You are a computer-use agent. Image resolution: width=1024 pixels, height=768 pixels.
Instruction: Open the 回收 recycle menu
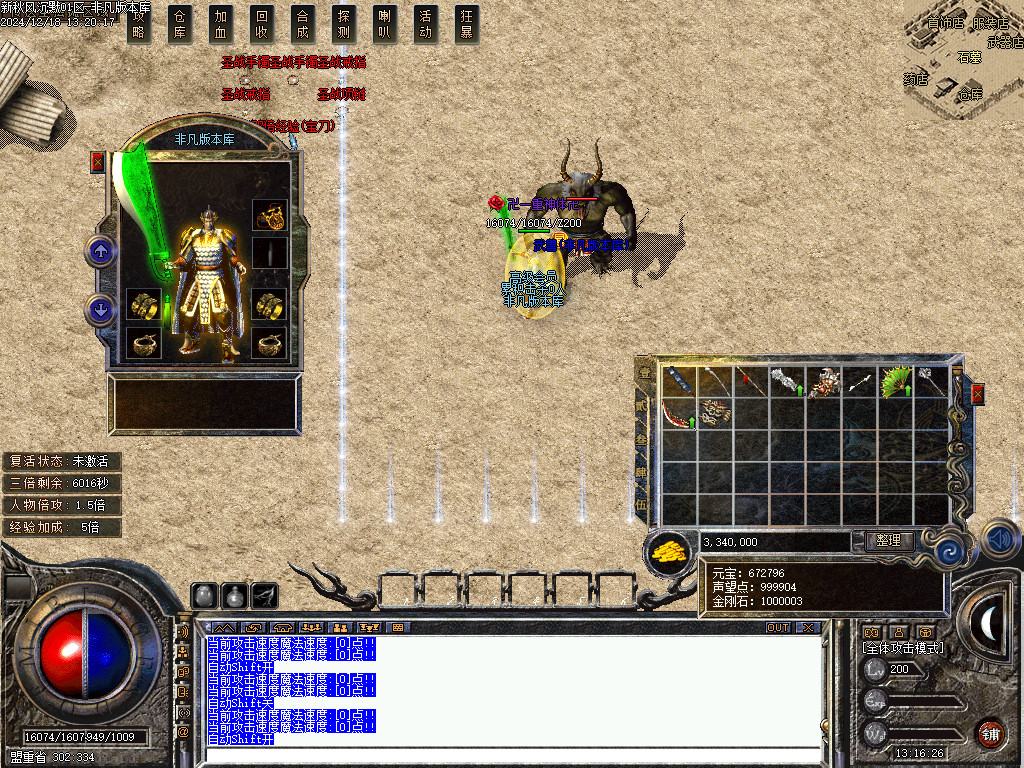point(262,24)
